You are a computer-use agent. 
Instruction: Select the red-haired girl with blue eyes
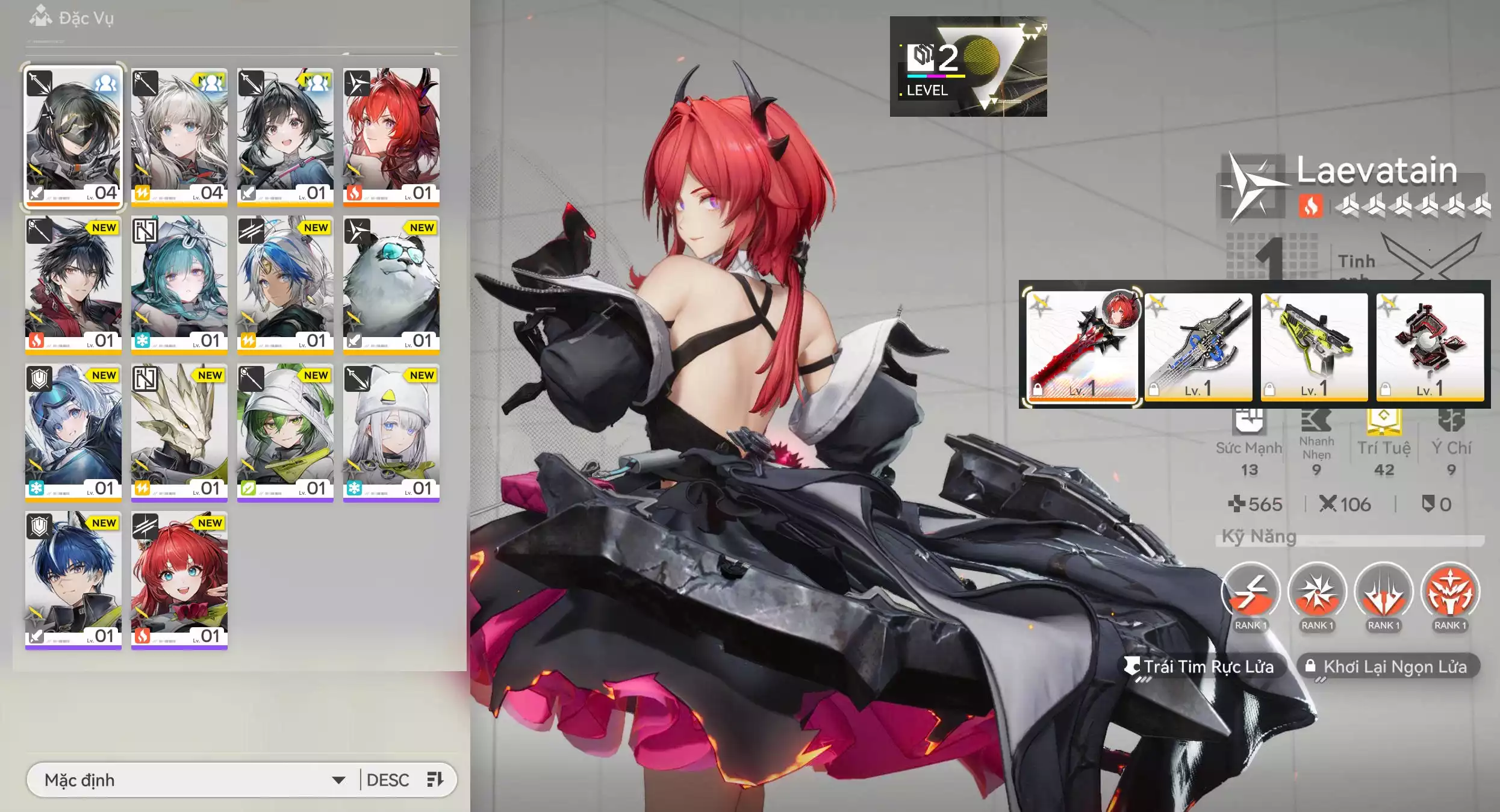click(x=179, y=579)
